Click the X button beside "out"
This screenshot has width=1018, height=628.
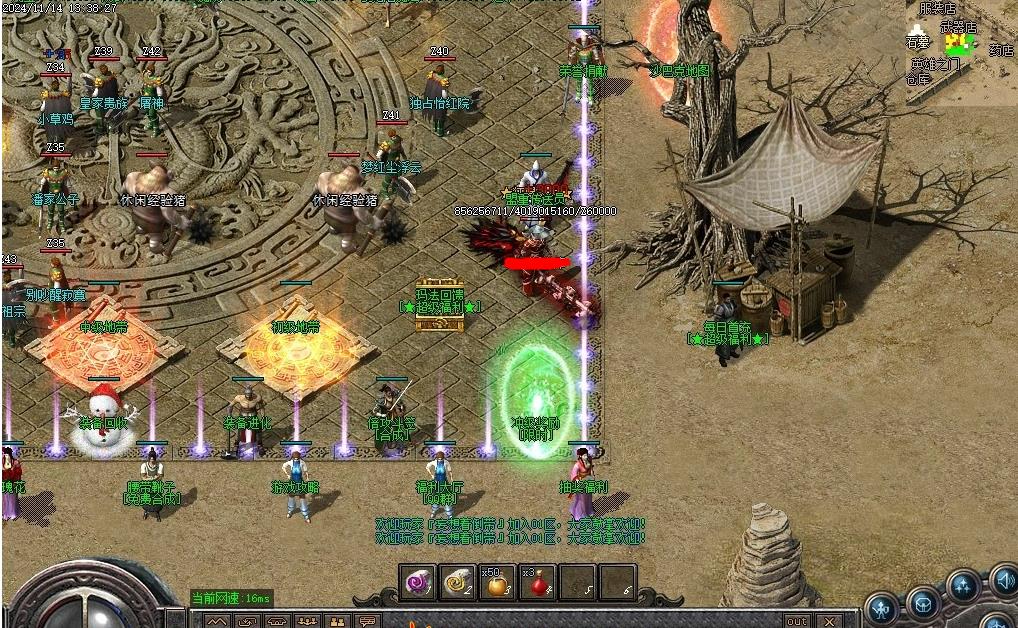(x=828, y=621)
